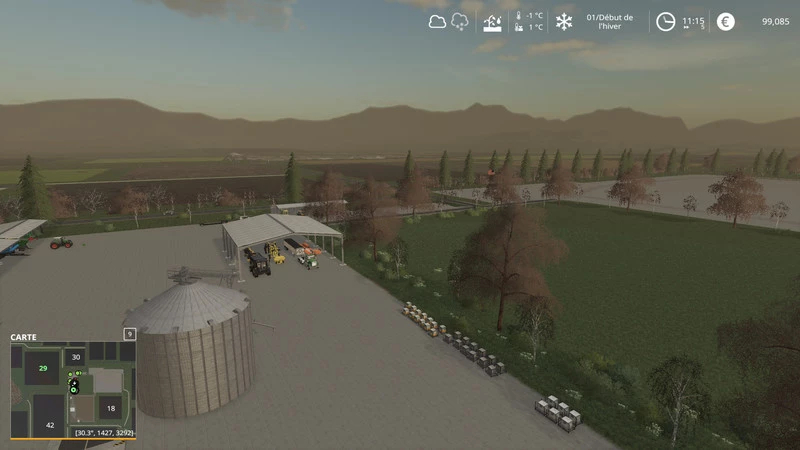Click the euro money icon
800x450 pixels.
[725, 21]
